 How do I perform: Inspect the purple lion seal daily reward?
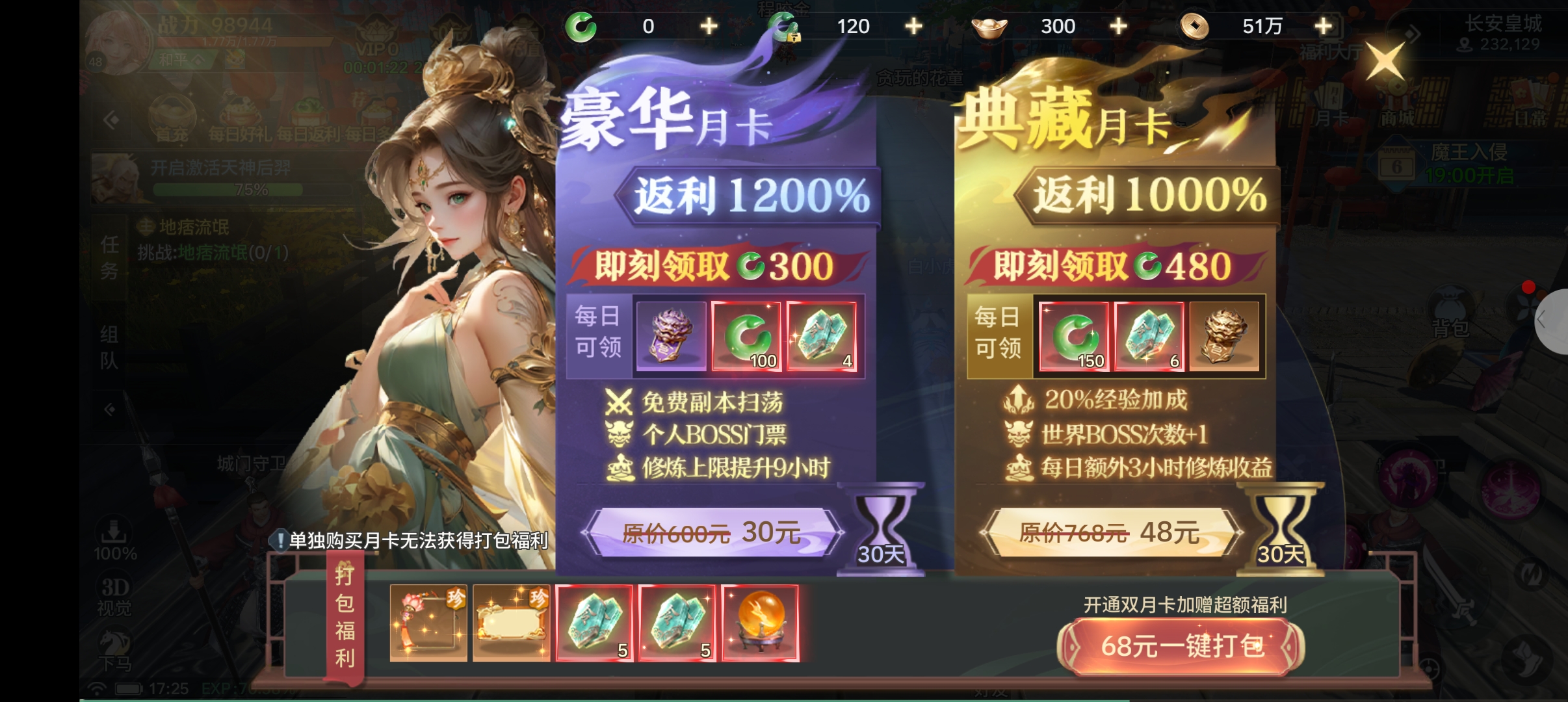click(x=671, y=337)
